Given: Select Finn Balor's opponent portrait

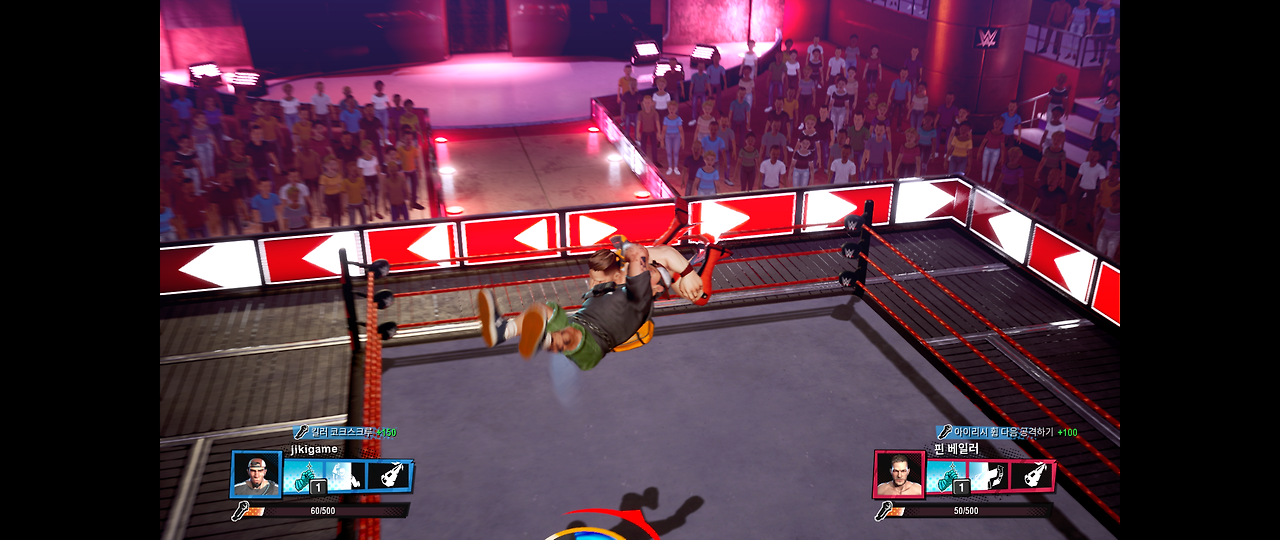Looking at the screenshot, I should pyautogui.click(x=898, y=474).
